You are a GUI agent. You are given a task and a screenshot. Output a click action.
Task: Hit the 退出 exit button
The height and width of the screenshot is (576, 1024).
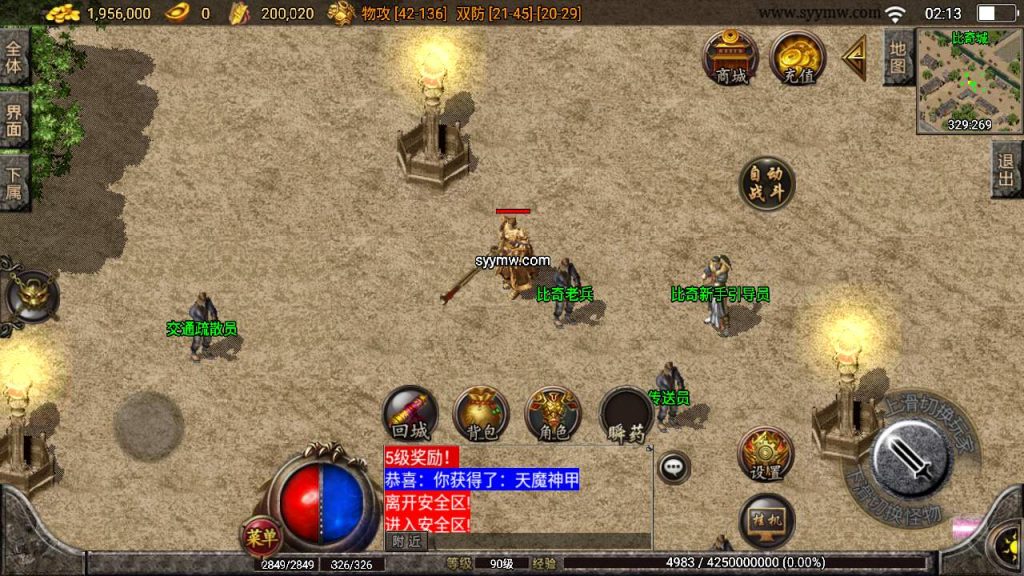tap(1006, 170)
